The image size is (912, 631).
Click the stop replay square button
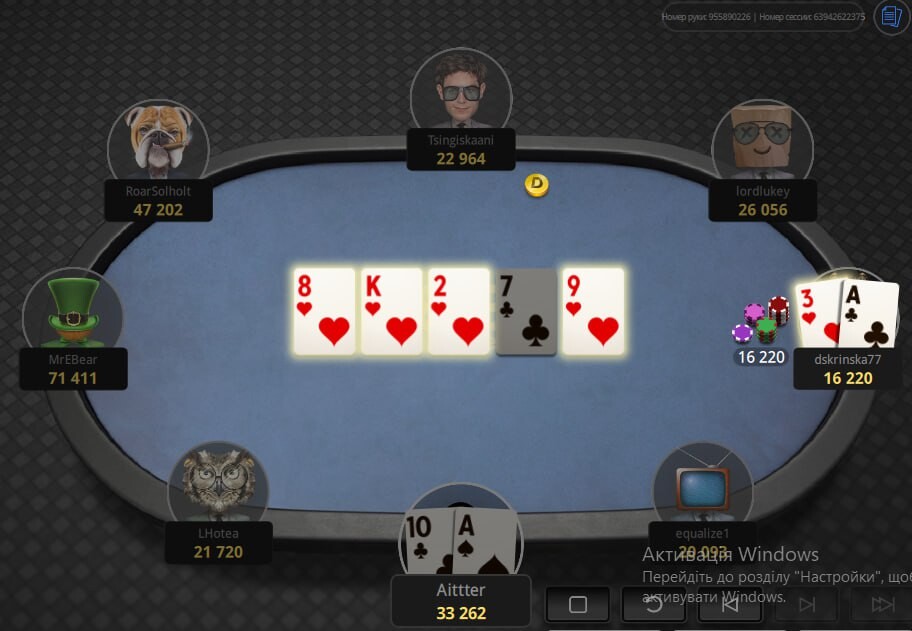pyautogui.click(x=578, y=604)
